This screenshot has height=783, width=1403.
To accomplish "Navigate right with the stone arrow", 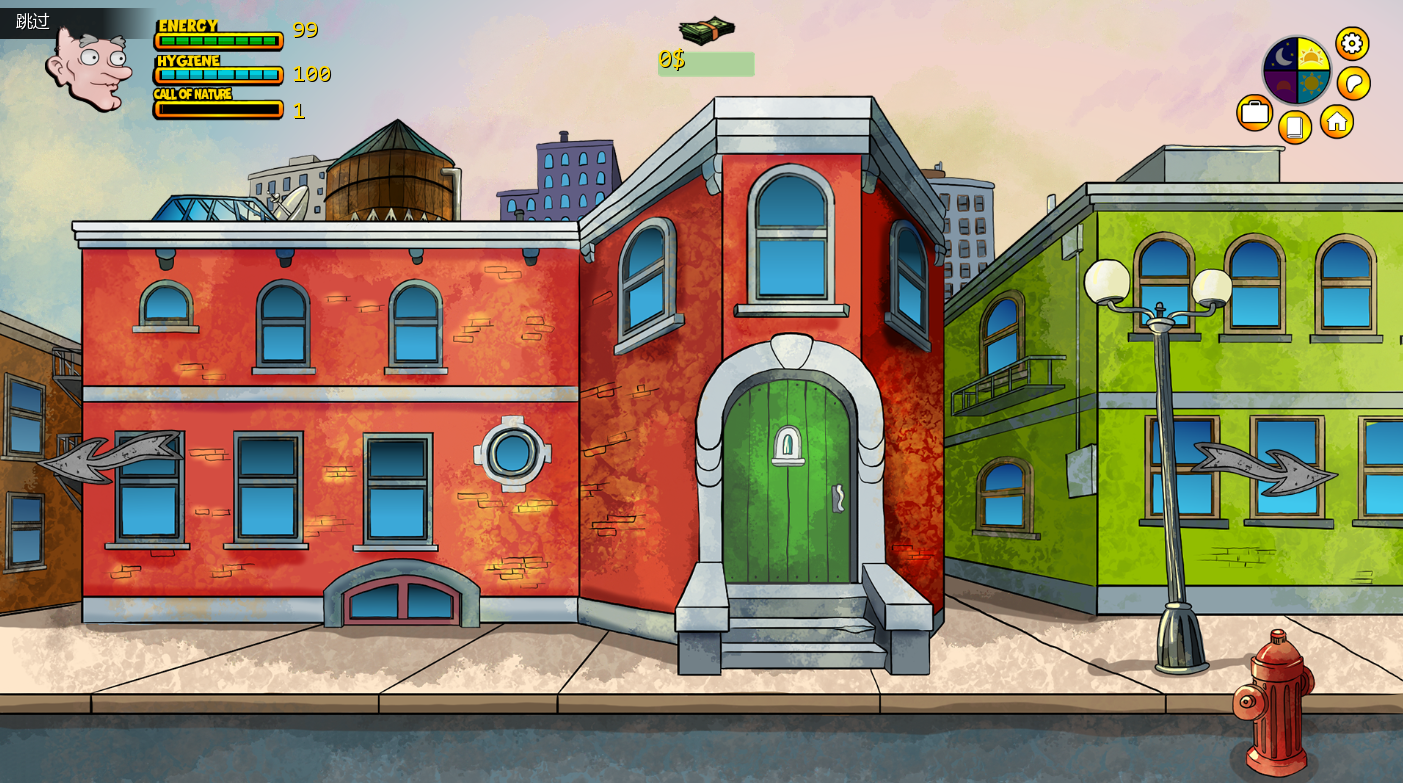I will click(1263, 468).
